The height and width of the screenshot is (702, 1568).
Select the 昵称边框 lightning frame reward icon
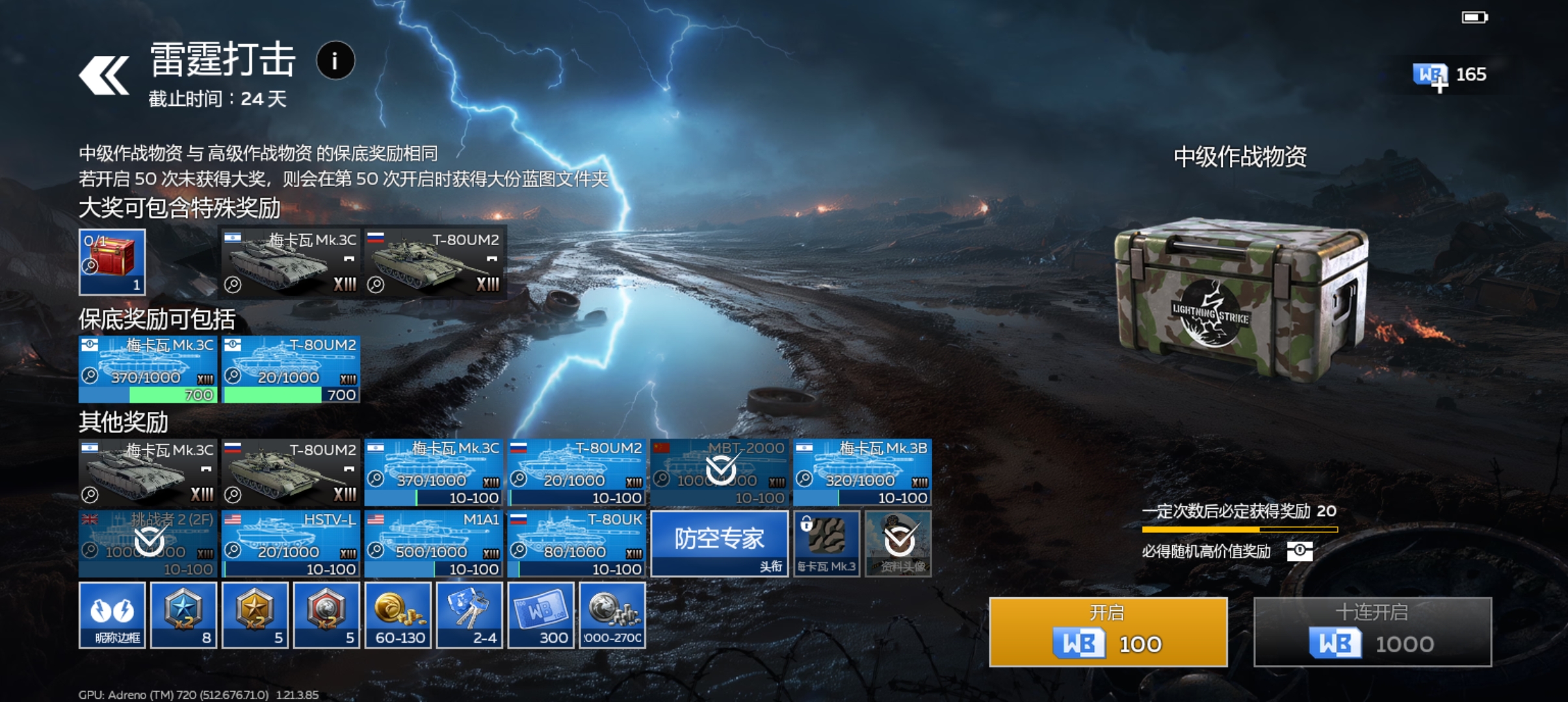coord(112,614)
